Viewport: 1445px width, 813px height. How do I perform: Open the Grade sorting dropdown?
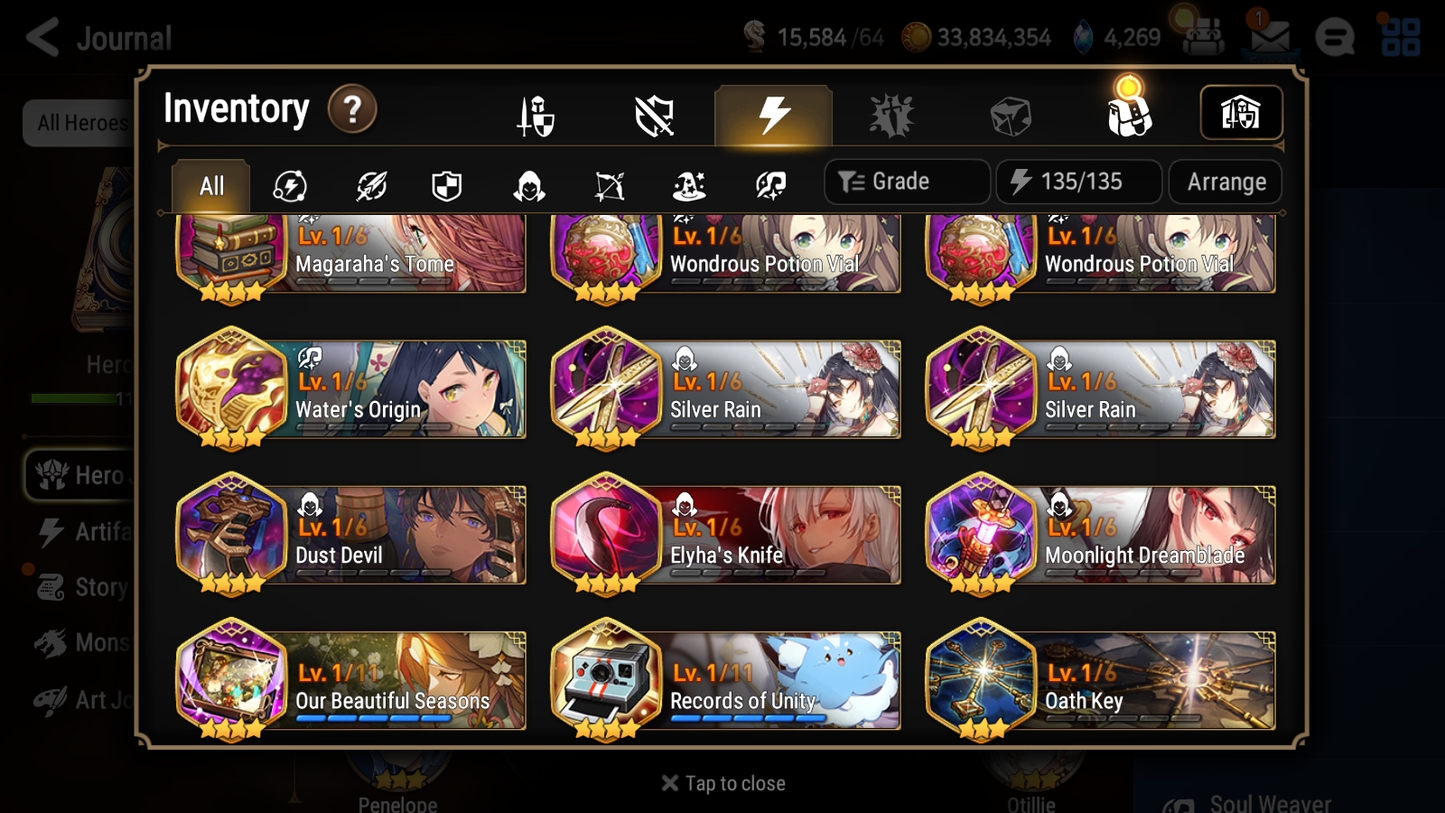[x=906, y=181]
